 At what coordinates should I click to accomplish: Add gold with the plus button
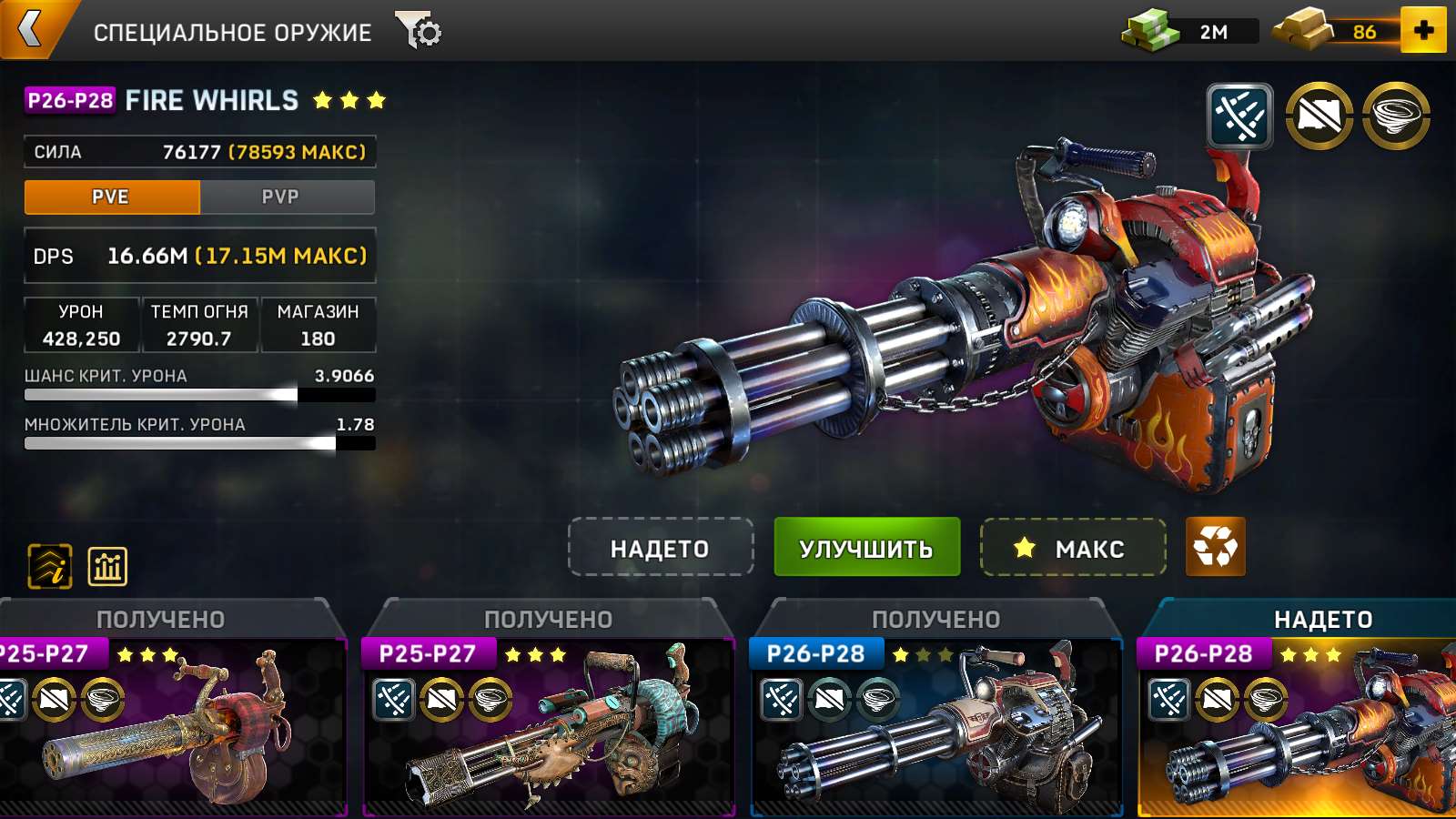[x=1423, y=31]
